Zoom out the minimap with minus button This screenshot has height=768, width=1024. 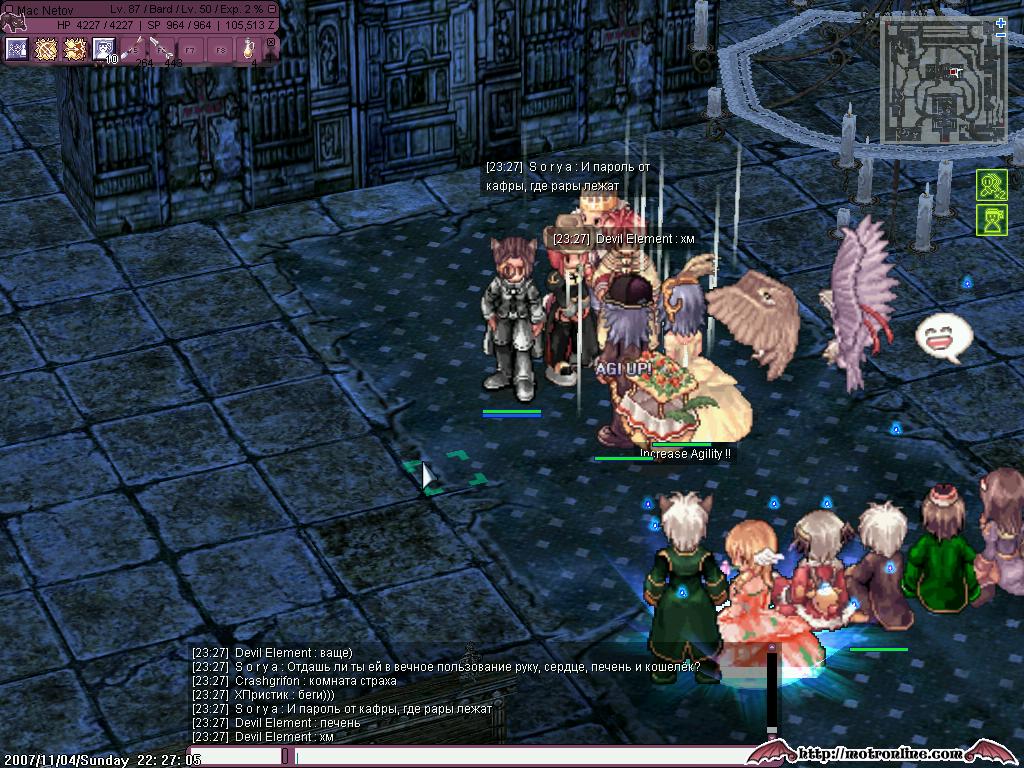(1001, 35)
